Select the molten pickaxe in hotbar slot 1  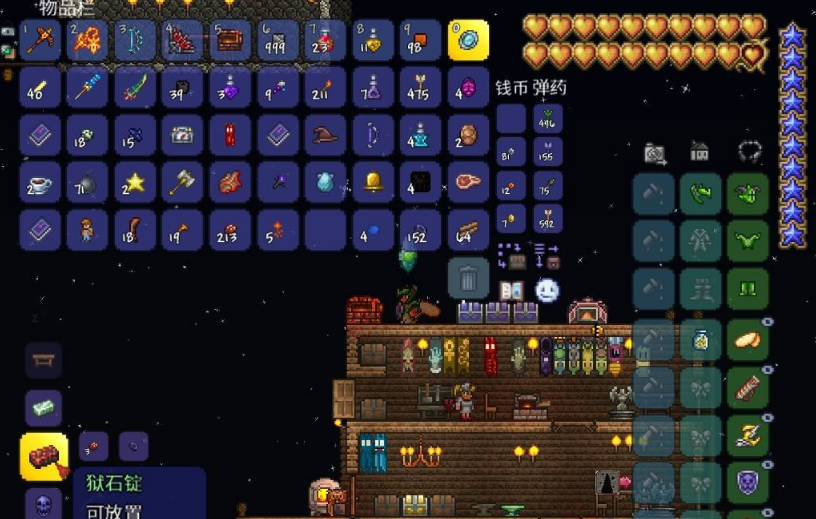coord(40,40)
